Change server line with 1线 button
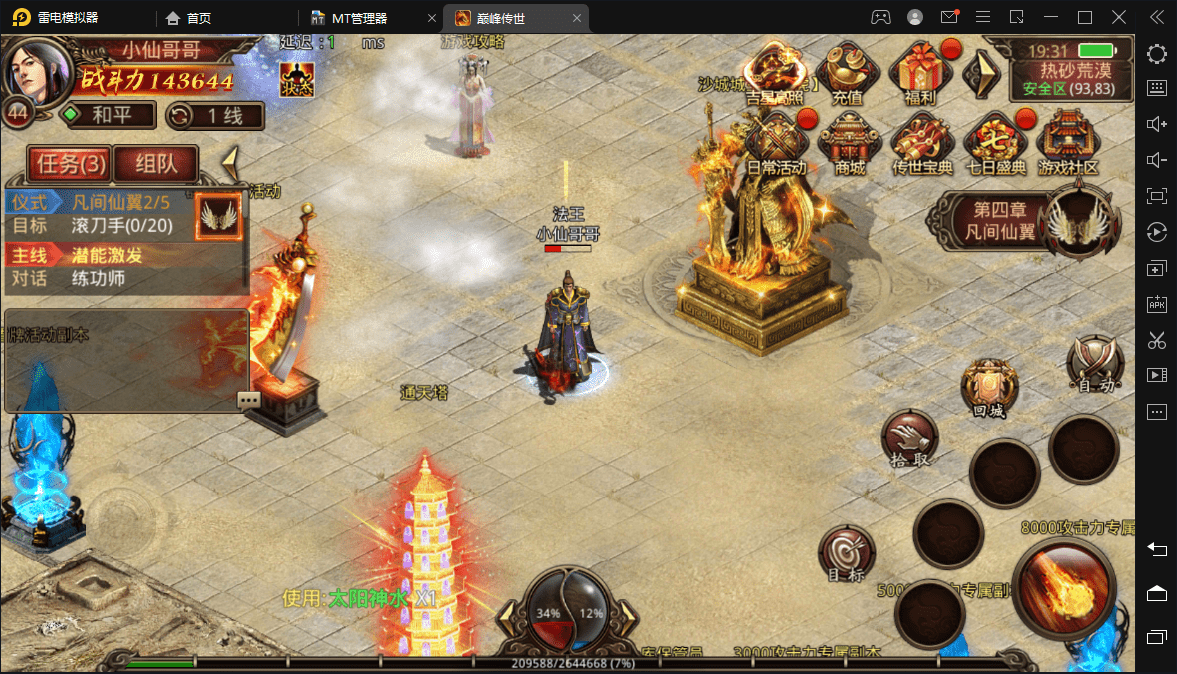This screenshot has width=1177, height=674. [215, 115]
